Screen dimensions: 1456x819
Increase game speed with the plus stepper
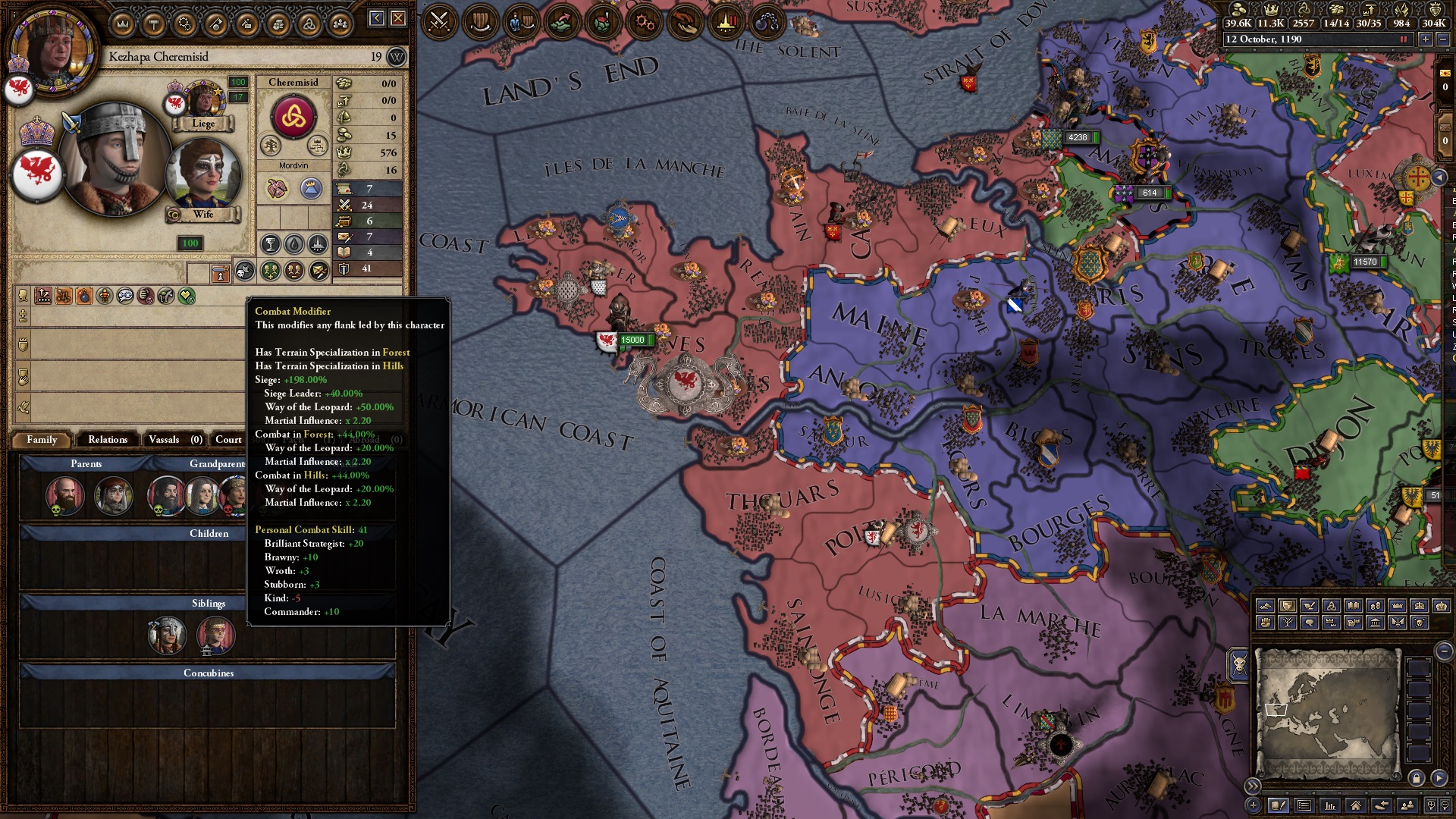[x=1426, y=39]
